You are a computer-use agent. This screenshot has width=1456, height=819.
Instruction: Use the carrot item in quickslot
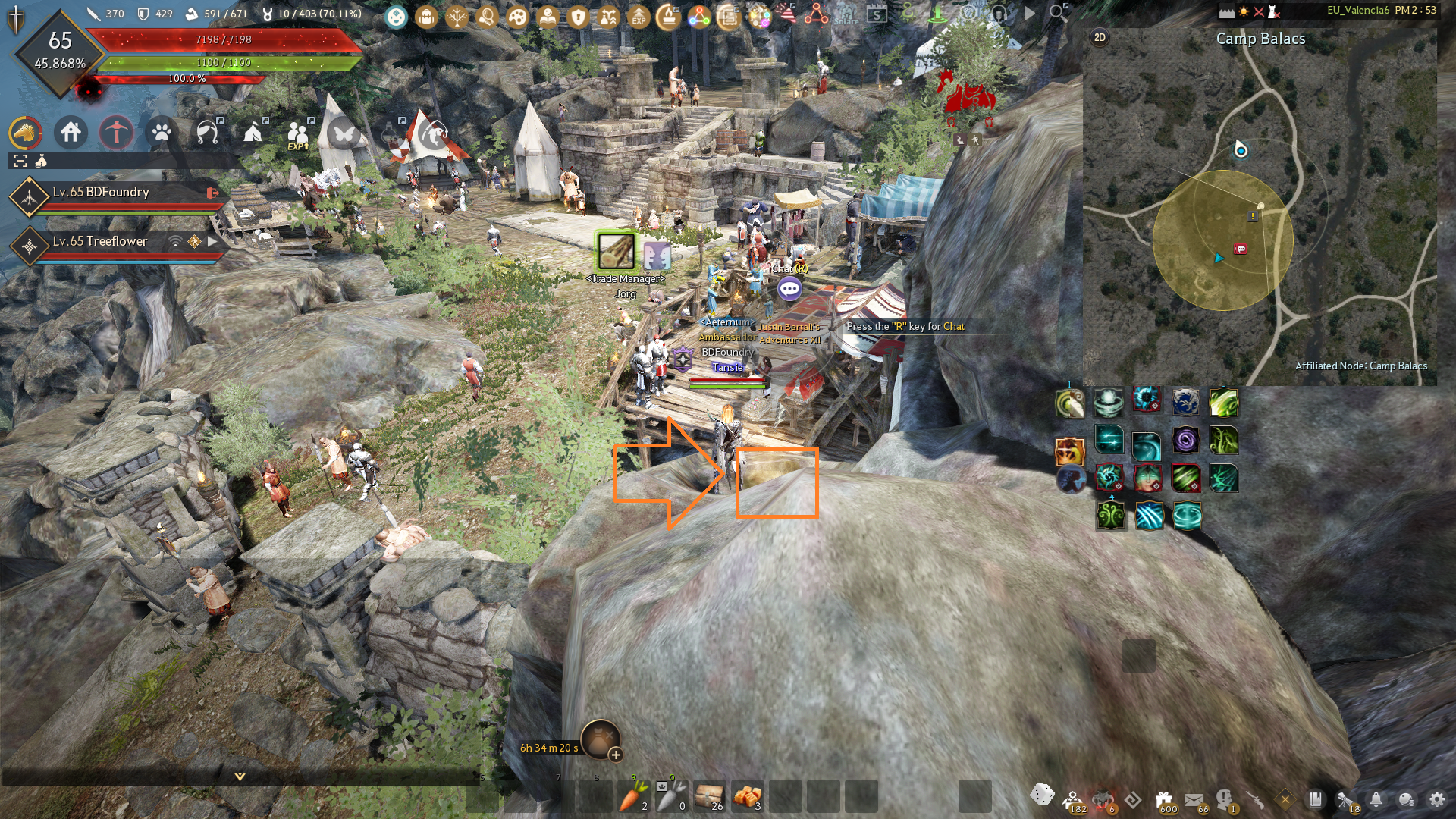(x=633, y=796)
